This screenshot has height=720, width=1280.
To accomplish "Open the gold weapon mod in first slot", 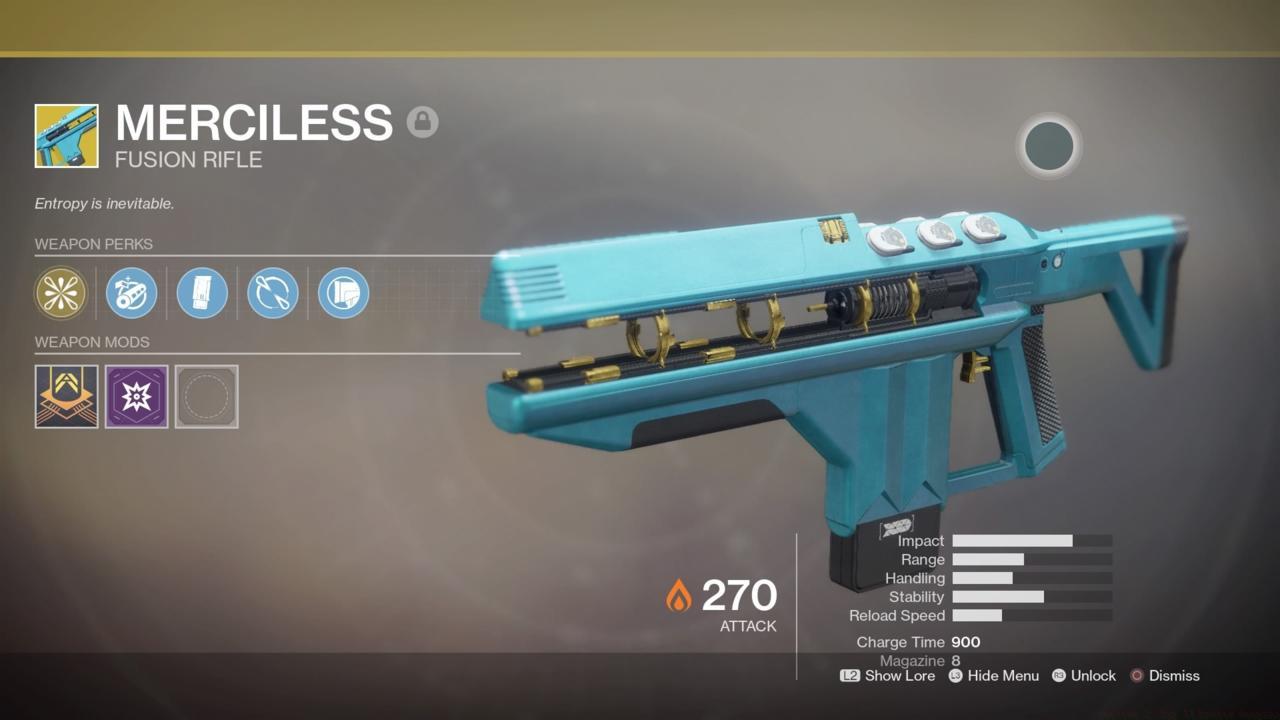I will 66,396.
